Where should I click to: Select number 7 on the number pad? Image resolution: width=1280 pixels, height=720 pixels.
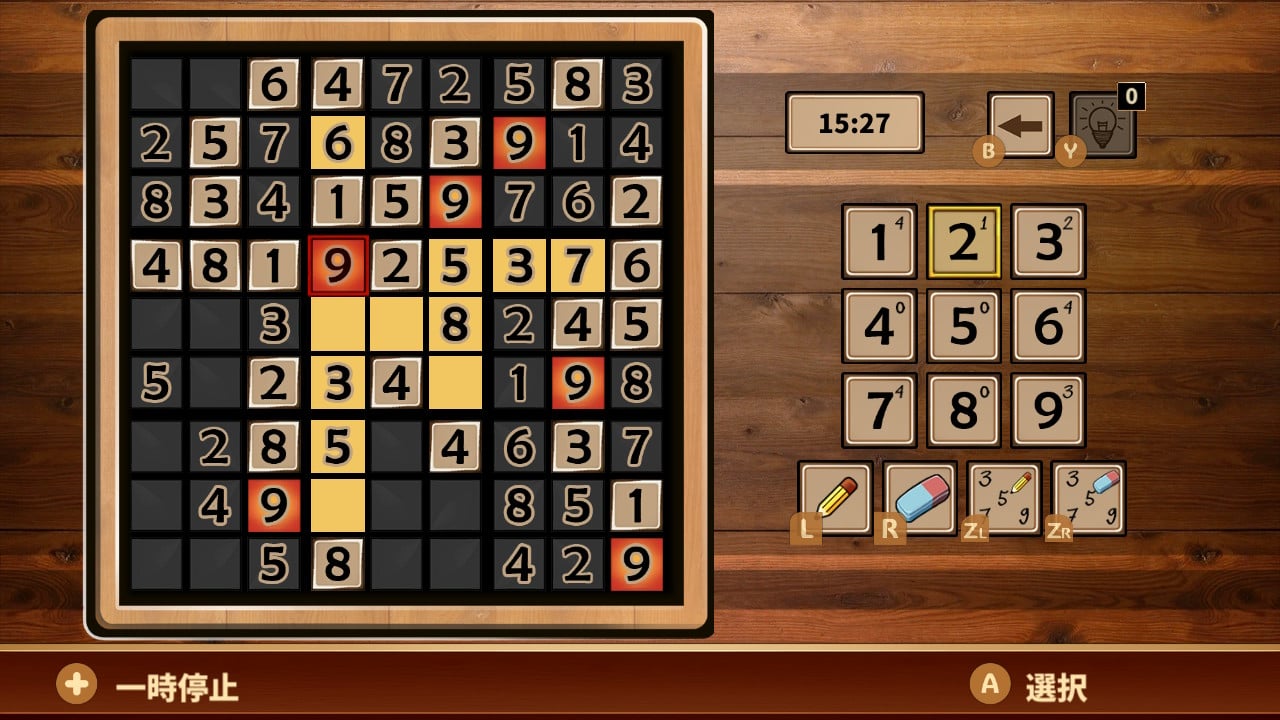point(878,410)
